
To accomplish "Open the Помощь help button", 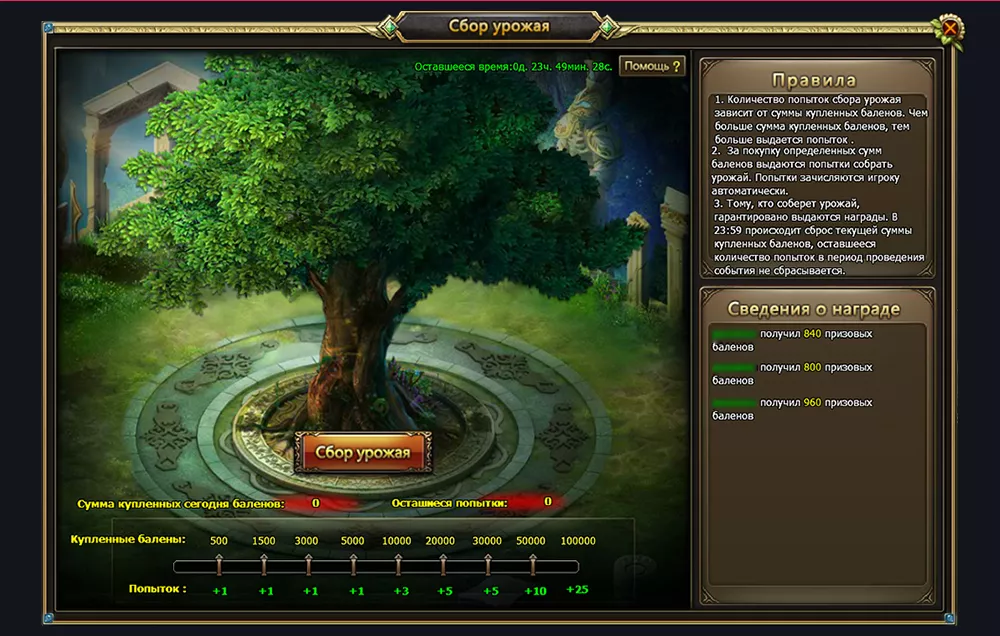I will coord(652,66).
